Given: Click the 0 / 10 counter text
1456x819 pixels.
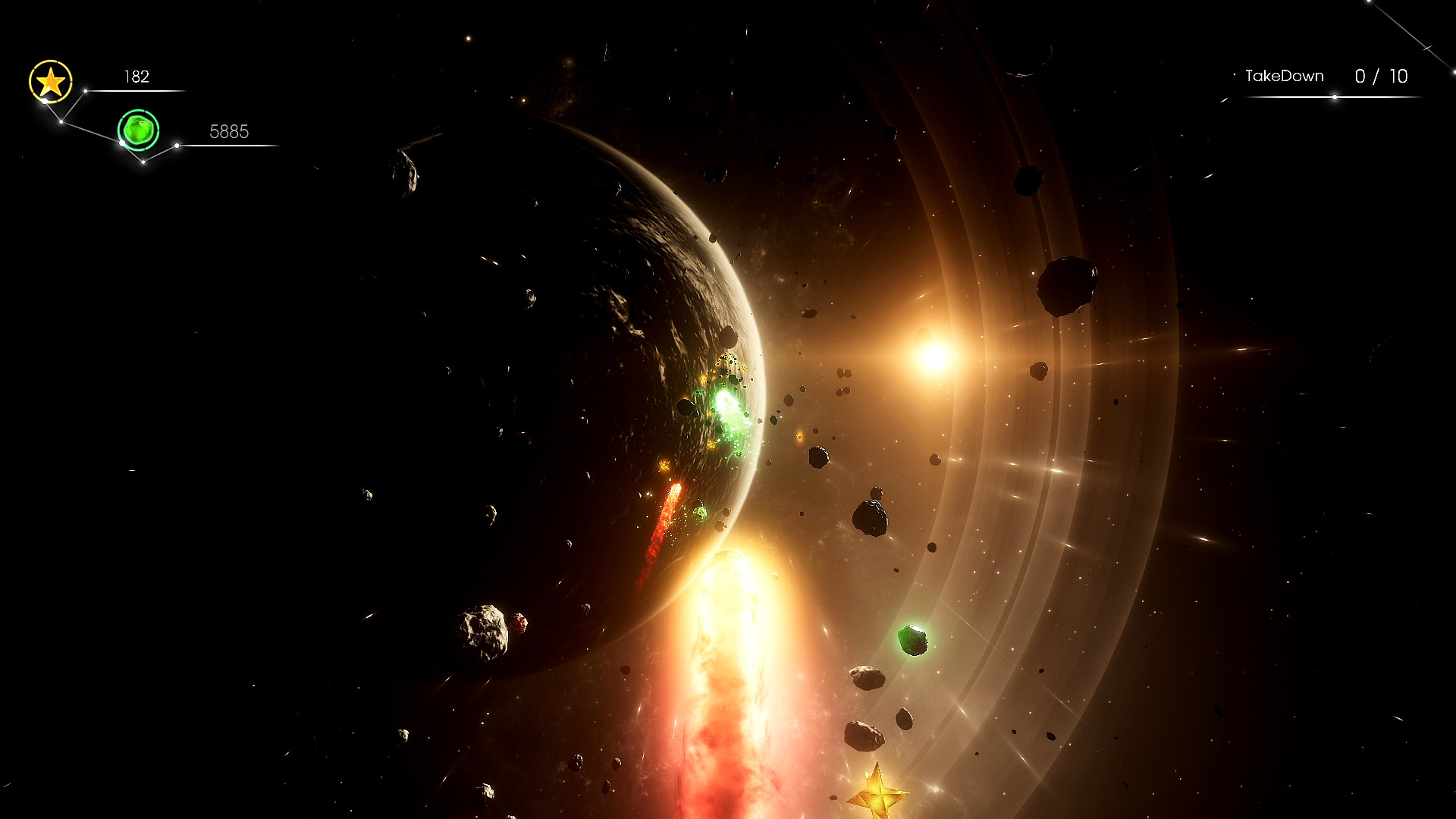Looking at the screenshot, I should click(x=1381, y=75).
